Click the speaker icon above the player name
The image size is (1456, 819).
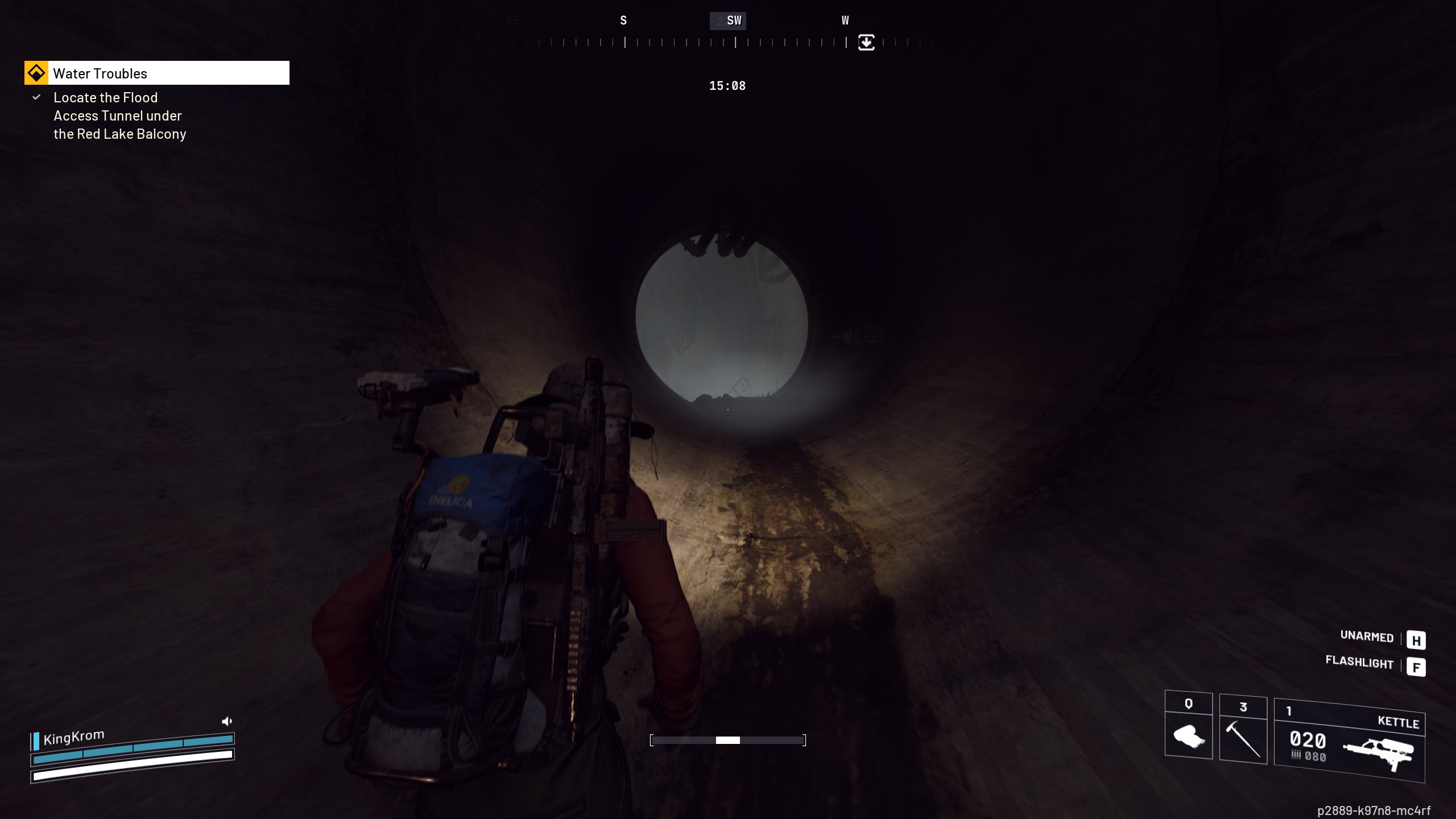[x=227, y=721]
